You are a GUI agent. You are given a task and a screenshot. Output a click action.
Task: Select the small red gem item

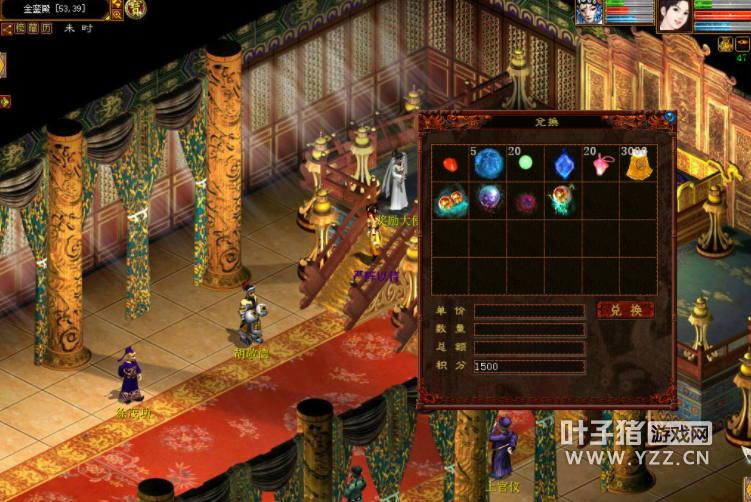(x=450, y=163)
